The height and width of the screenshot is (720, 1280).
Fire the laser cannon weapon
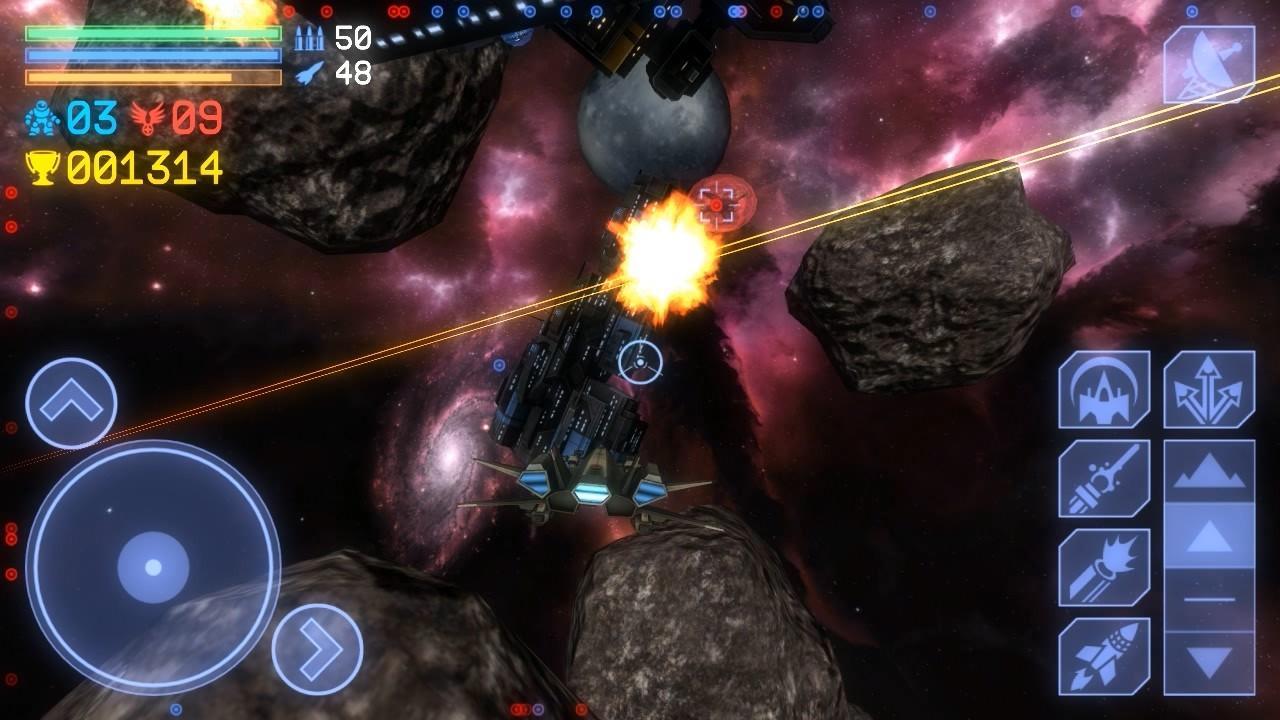[1104, 478]
